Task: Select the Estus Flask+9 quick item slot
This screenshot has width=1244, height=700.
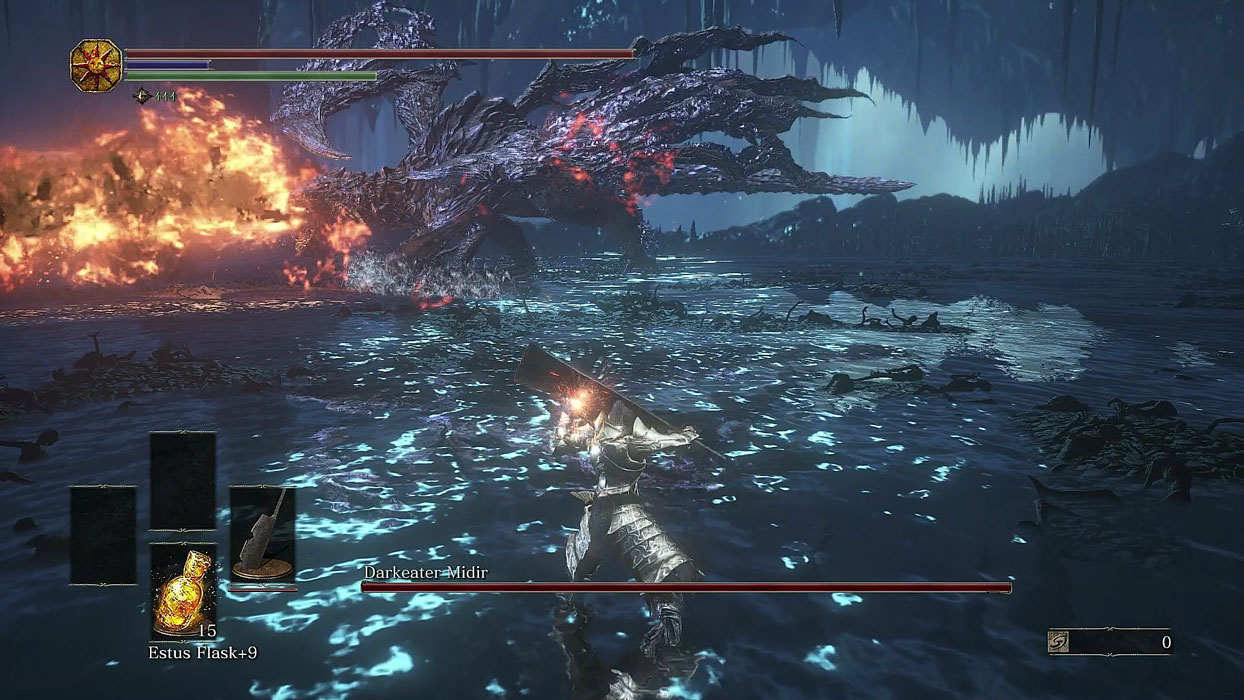Action: tap(182, 591)
